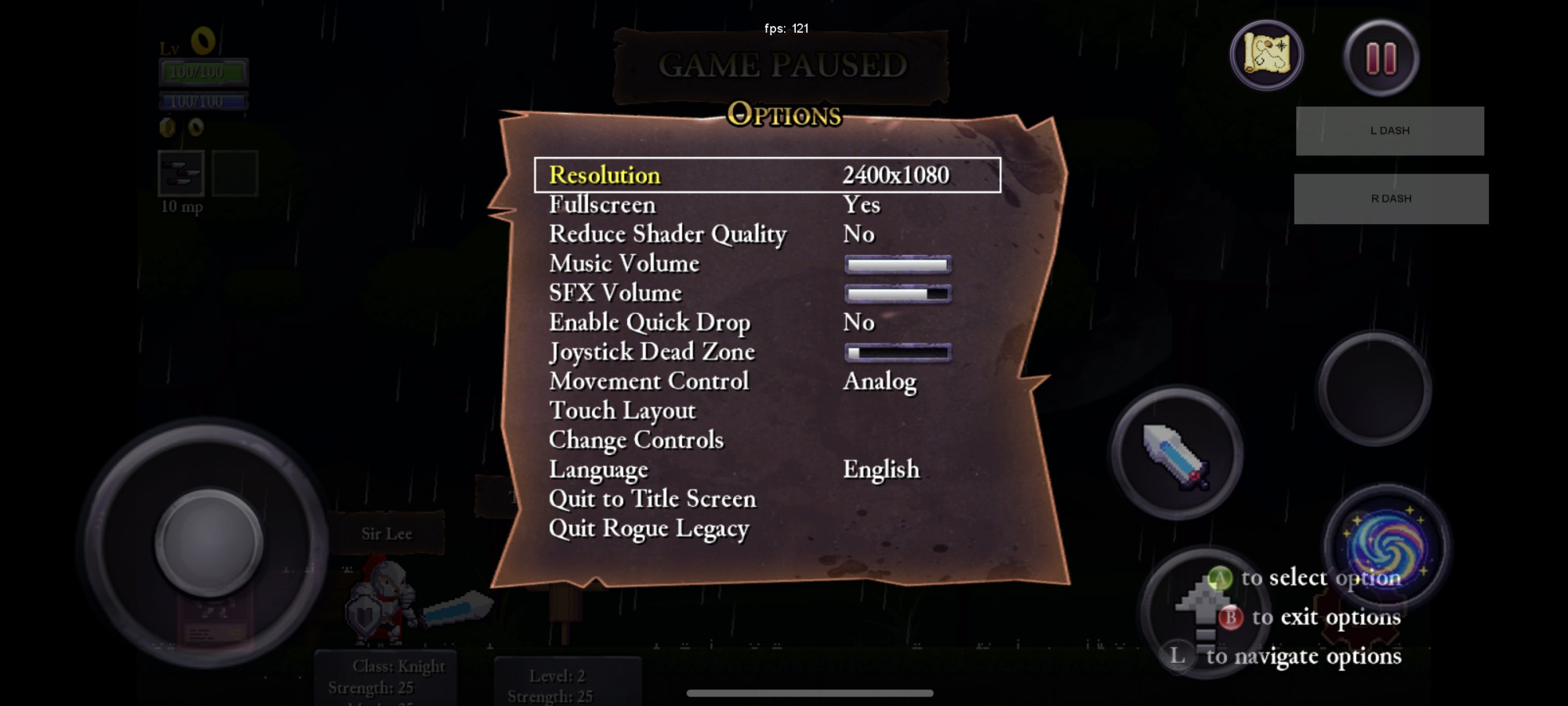Tap the R DASH button

(1391, 199)
